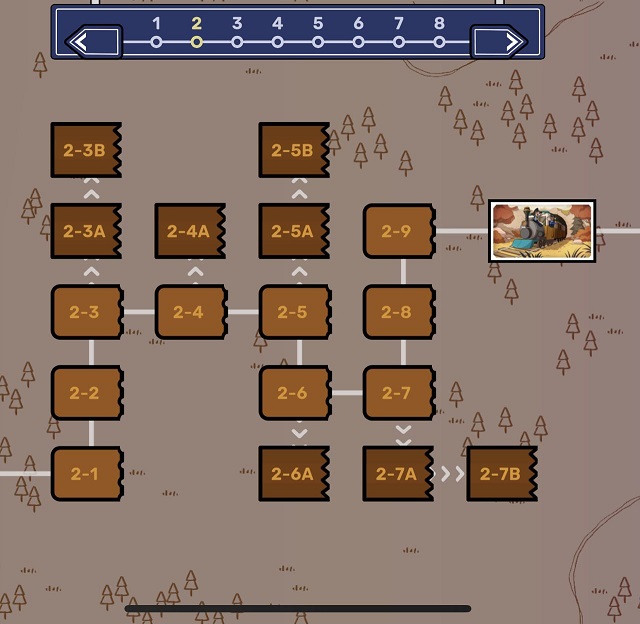Select bonus level 2-7B
Image resolution: width=640 pixels, height=624 pixels.
click(502, 474)
